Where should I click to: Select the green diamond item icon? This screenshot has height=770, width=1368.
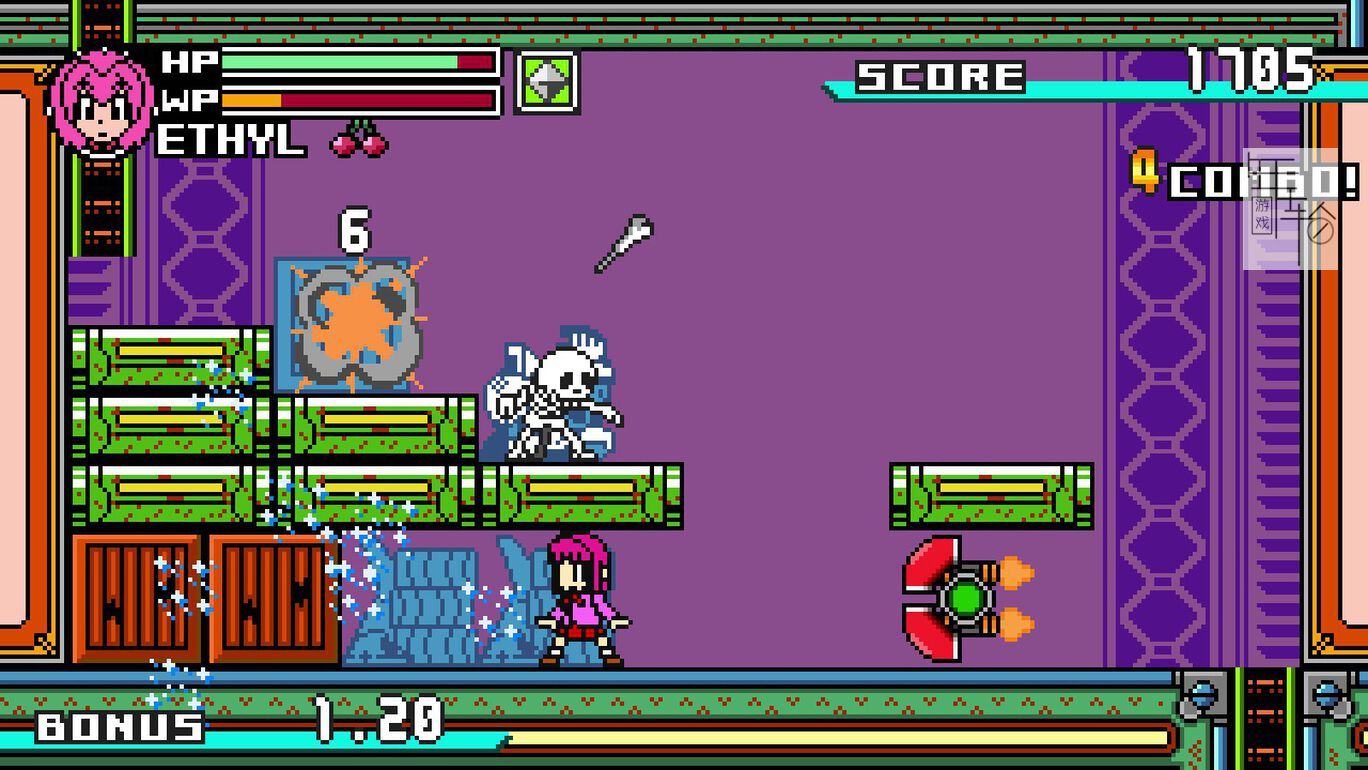tap(547, 82)
